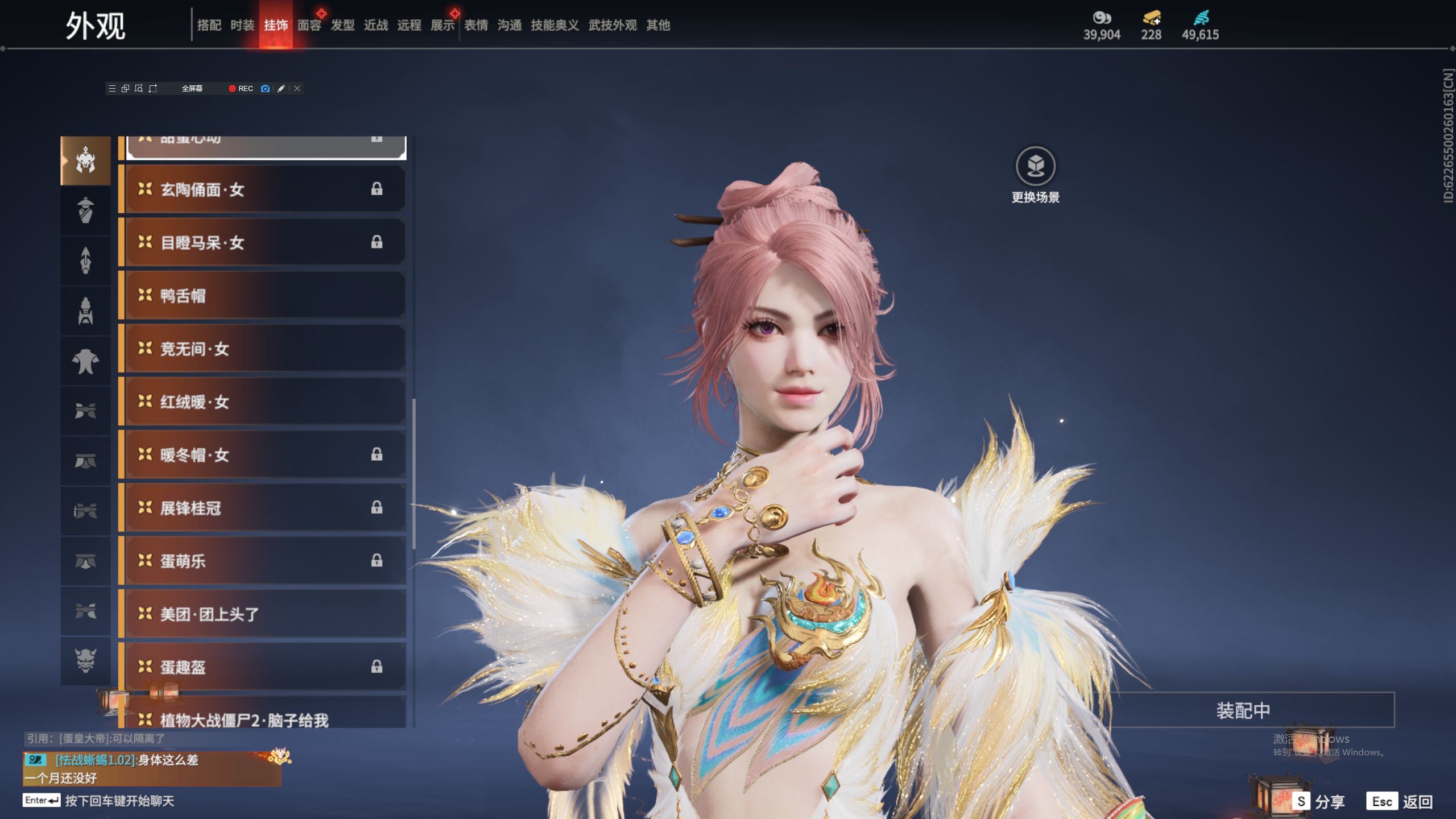Screen dimensions: 1456x819
Task: Select the locked 展锋桂冠 entry
Action: tap(264, 507)
